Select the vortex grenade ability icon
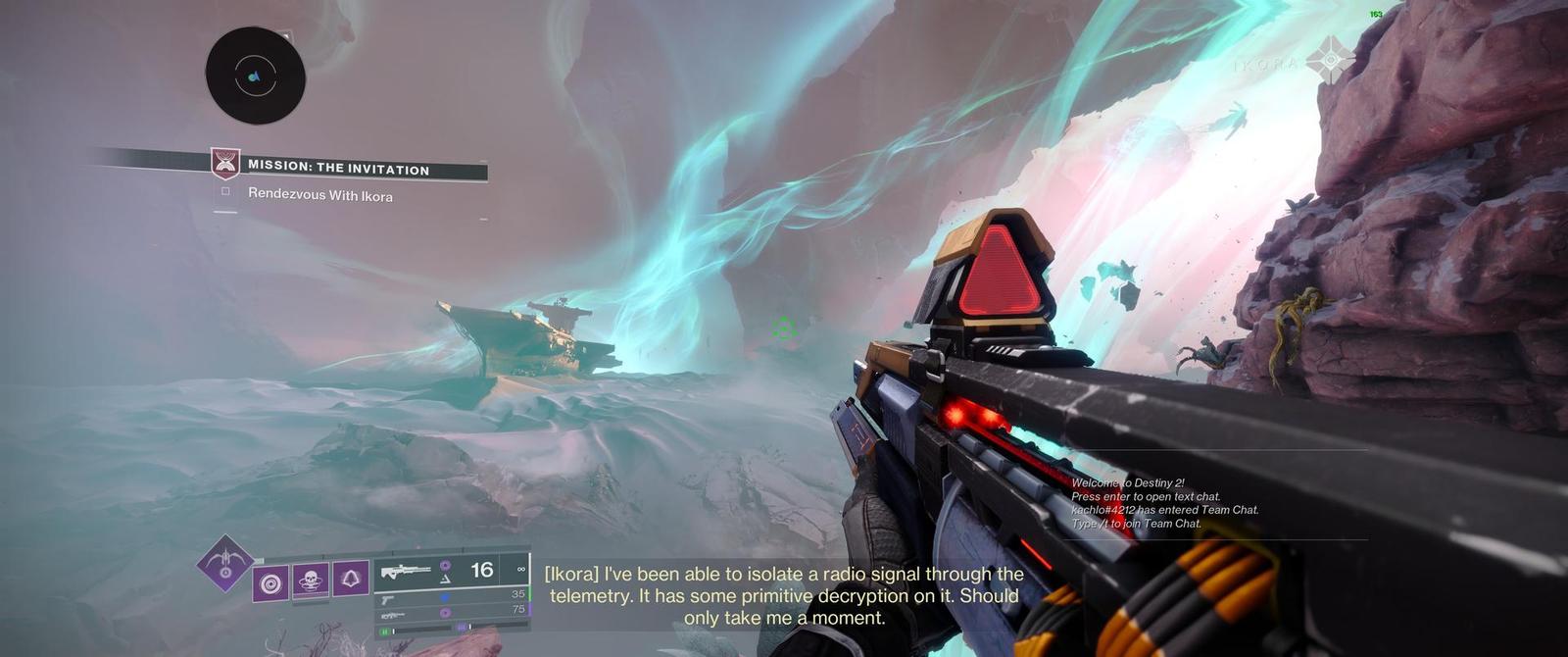1568x657 pixels. pyautogui.click(x=271, y=582)
